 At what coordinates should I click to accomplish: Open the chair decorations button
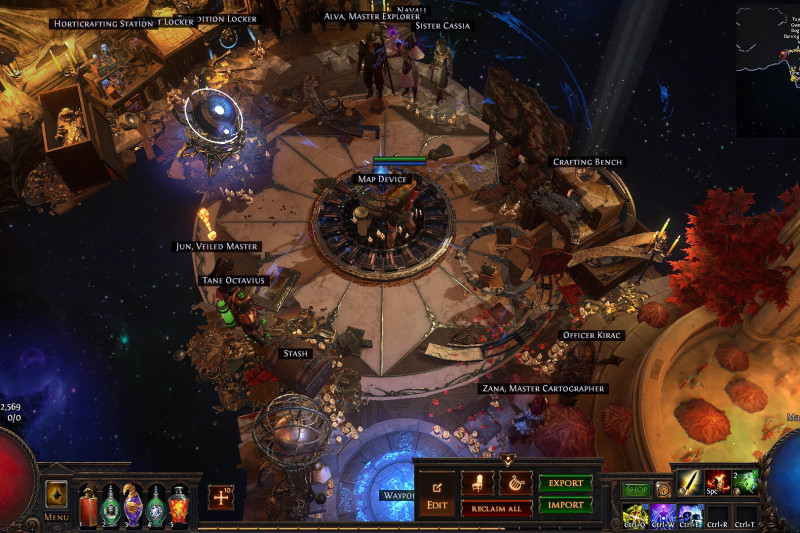(476, 483)
